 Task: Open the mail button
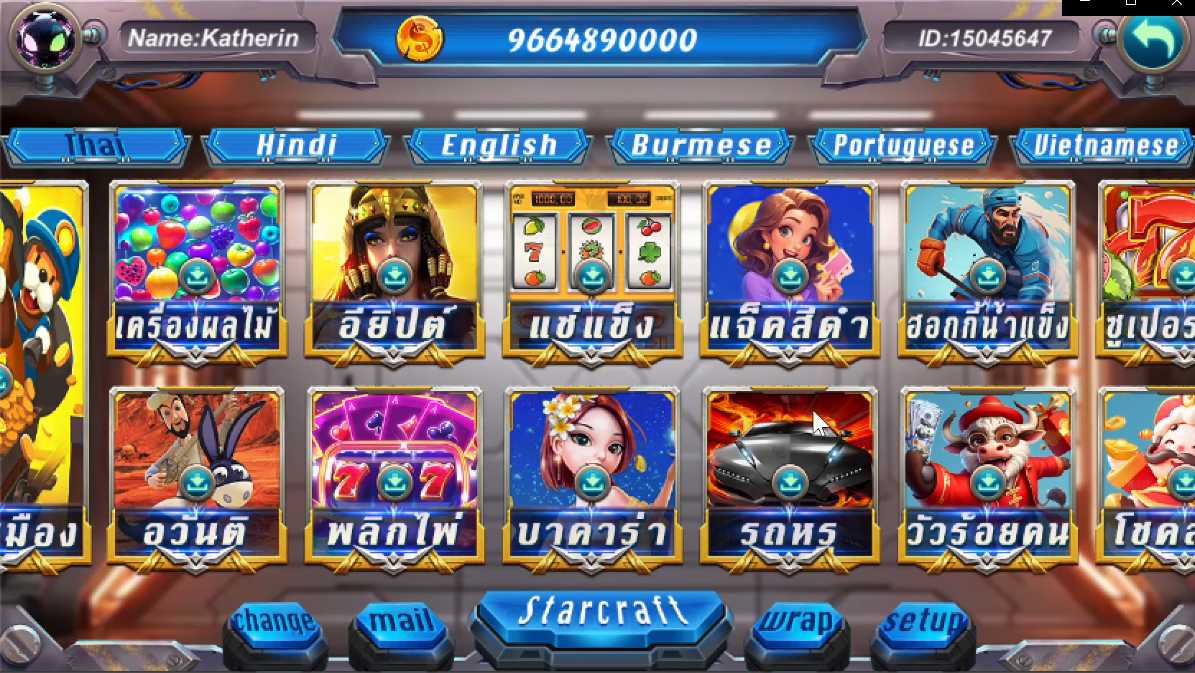click(x=401, y=624)
